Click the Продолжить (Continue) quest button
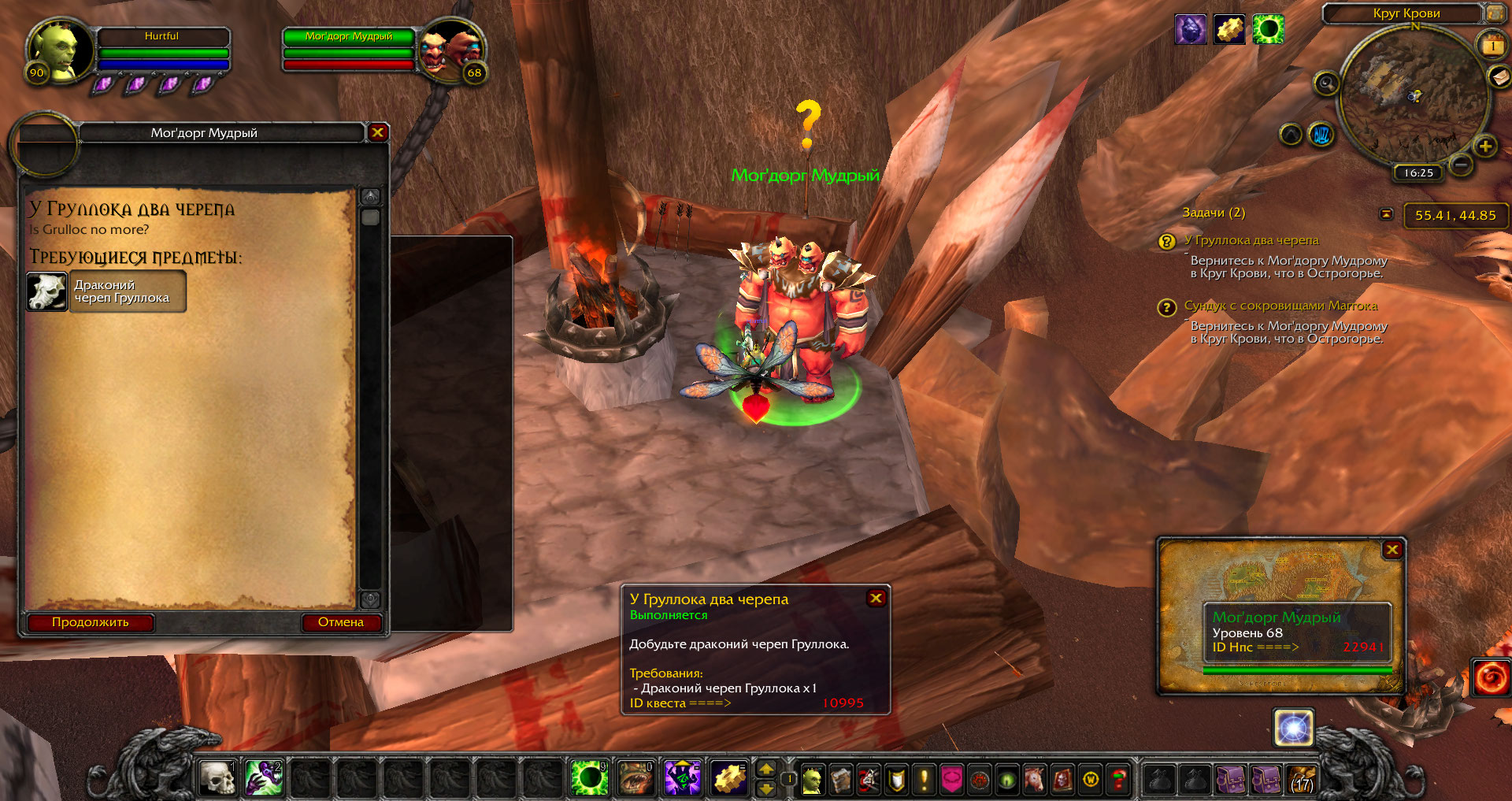 91,622
